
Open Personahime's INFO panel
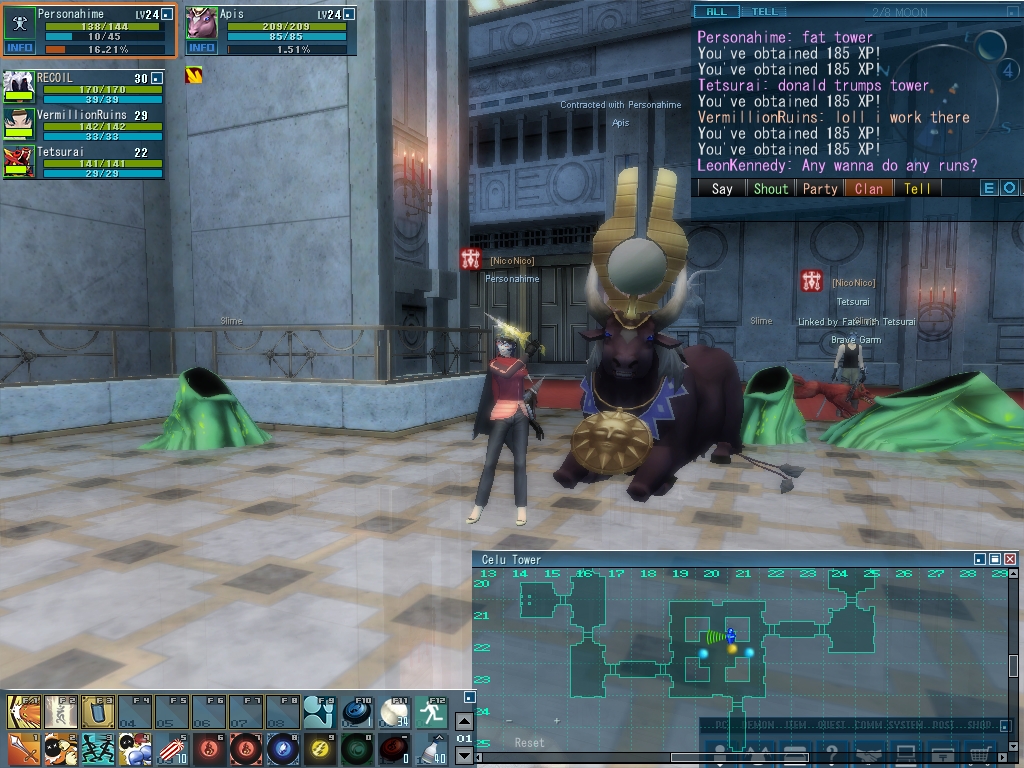(20, 48)
